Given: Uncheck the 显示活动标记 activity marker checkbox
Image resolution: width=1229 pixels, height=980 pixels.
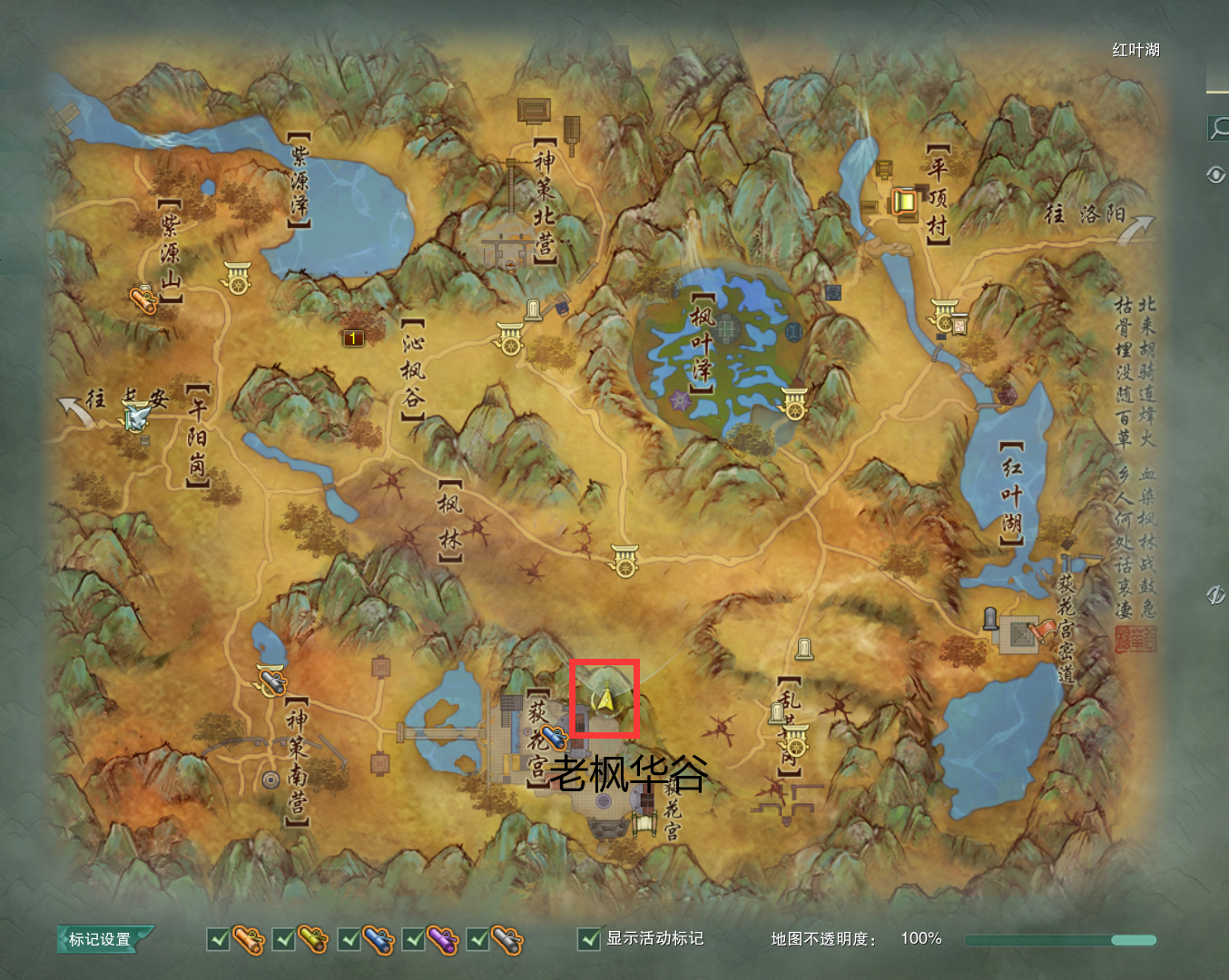Looking at the screenshot, I should point(589,939).
